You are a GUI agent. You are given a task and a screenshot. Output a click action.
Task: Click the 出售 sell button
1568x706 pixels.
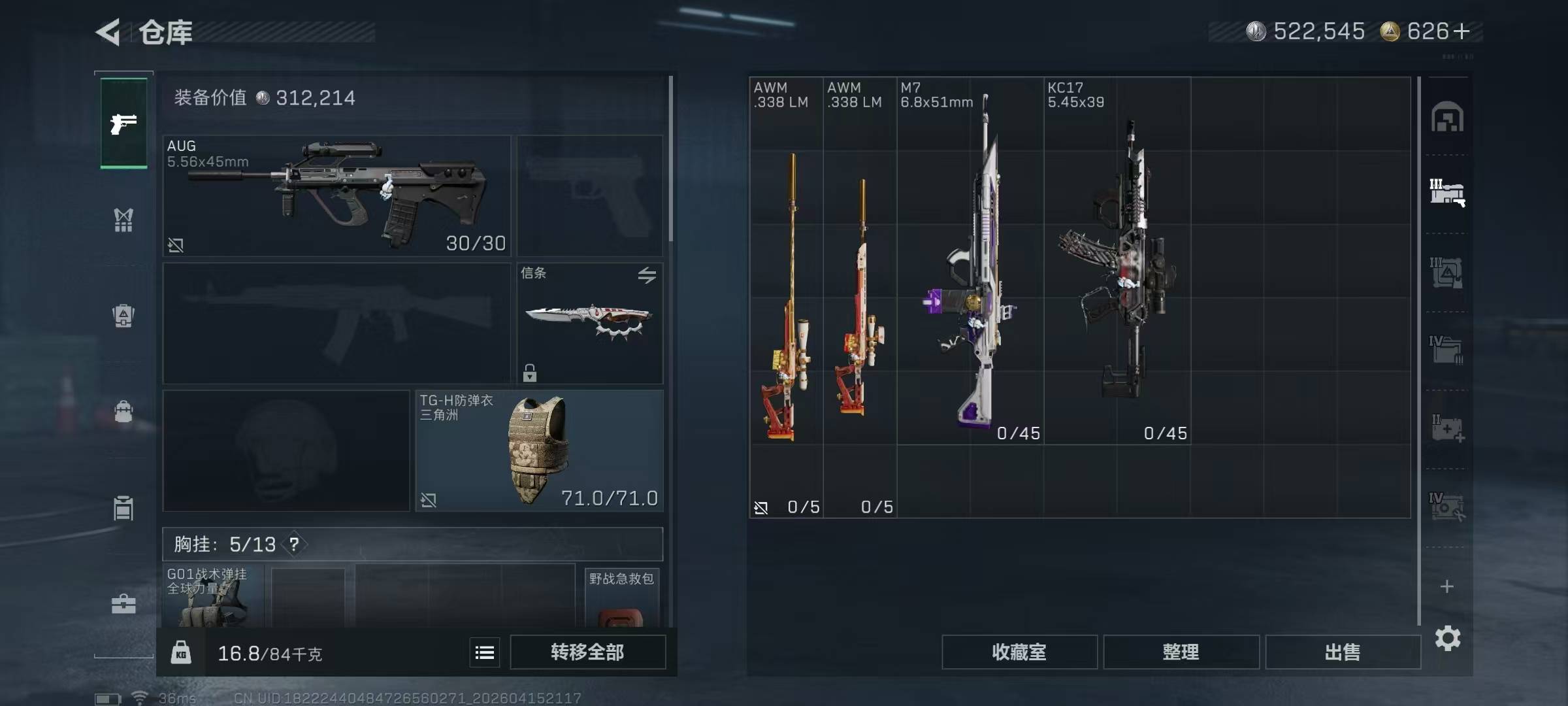(1343, 652)
